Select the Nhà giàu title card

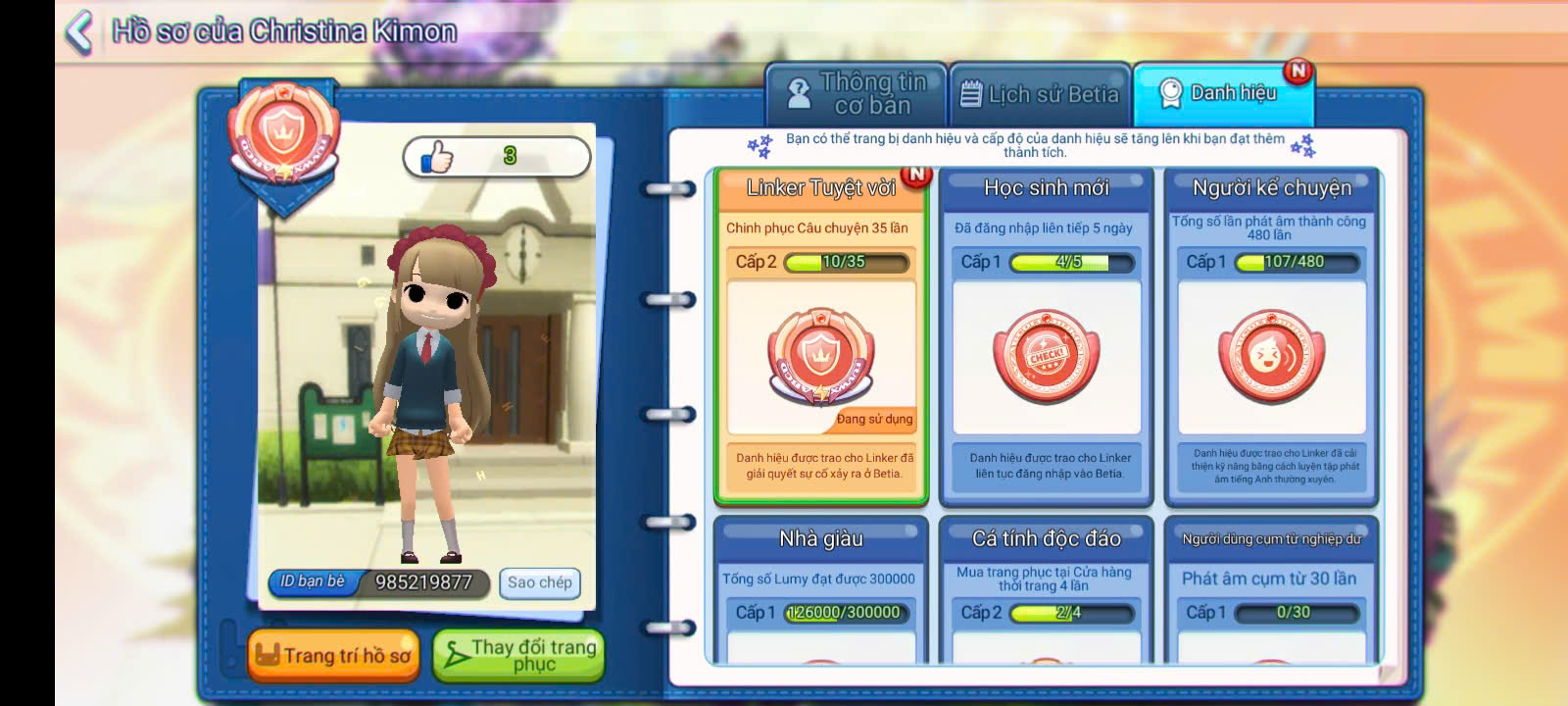point(821,590)
